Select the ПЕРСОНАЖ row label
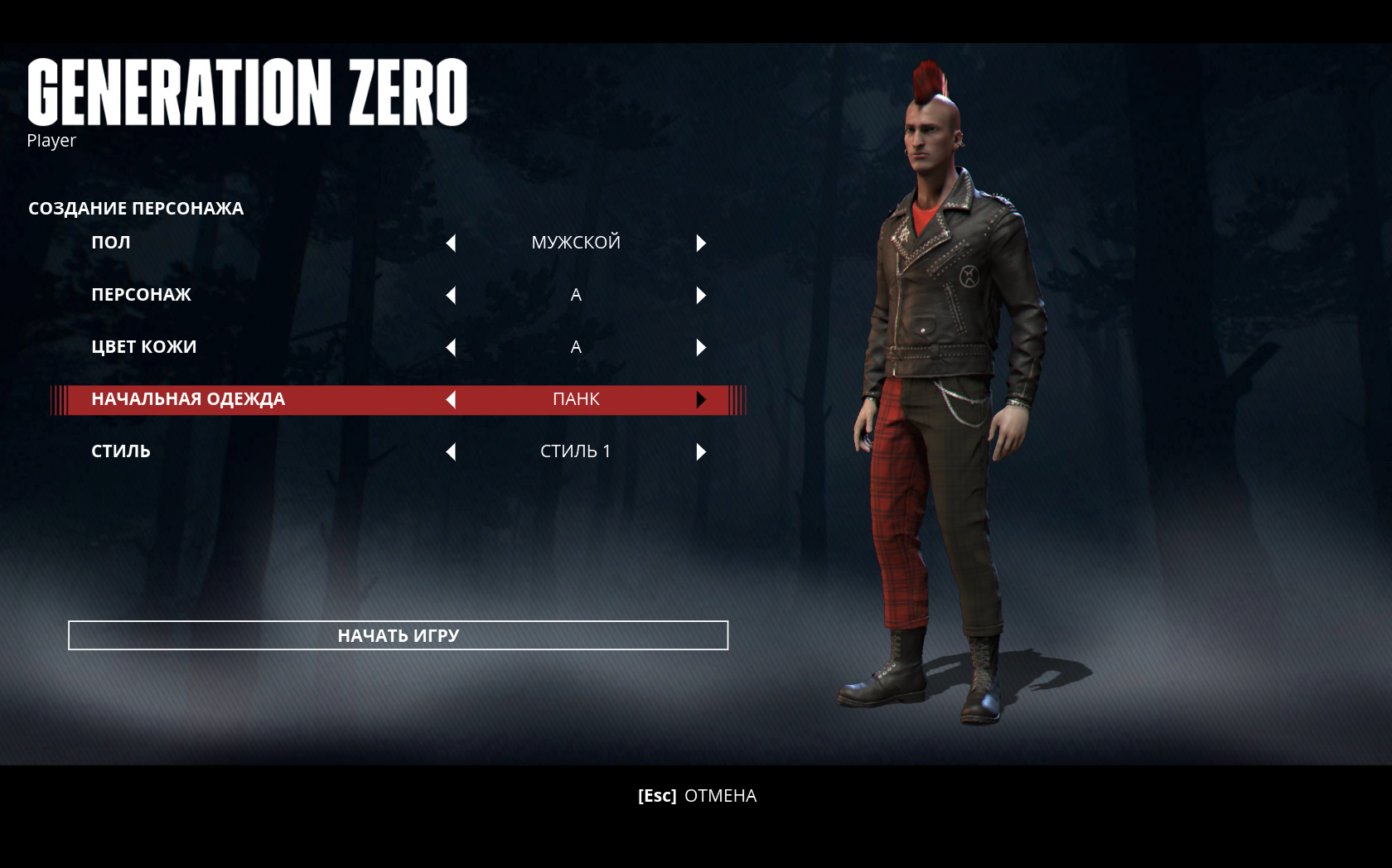Viewport: 1392px width, 868px height. [x=141, y=295]
